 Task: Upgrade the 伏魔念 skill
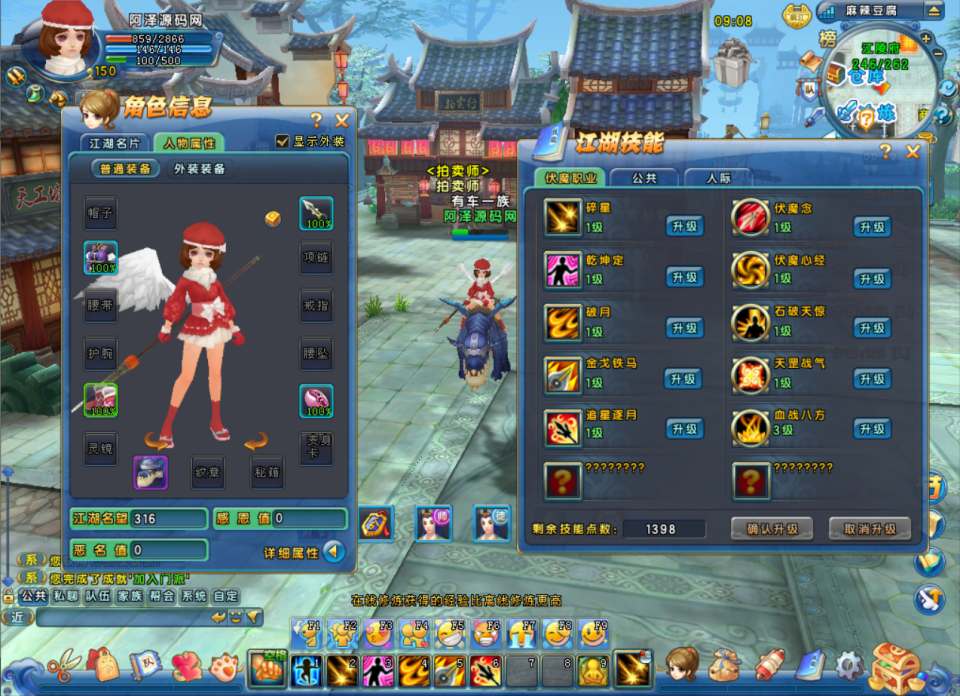(x=872, y=226)
